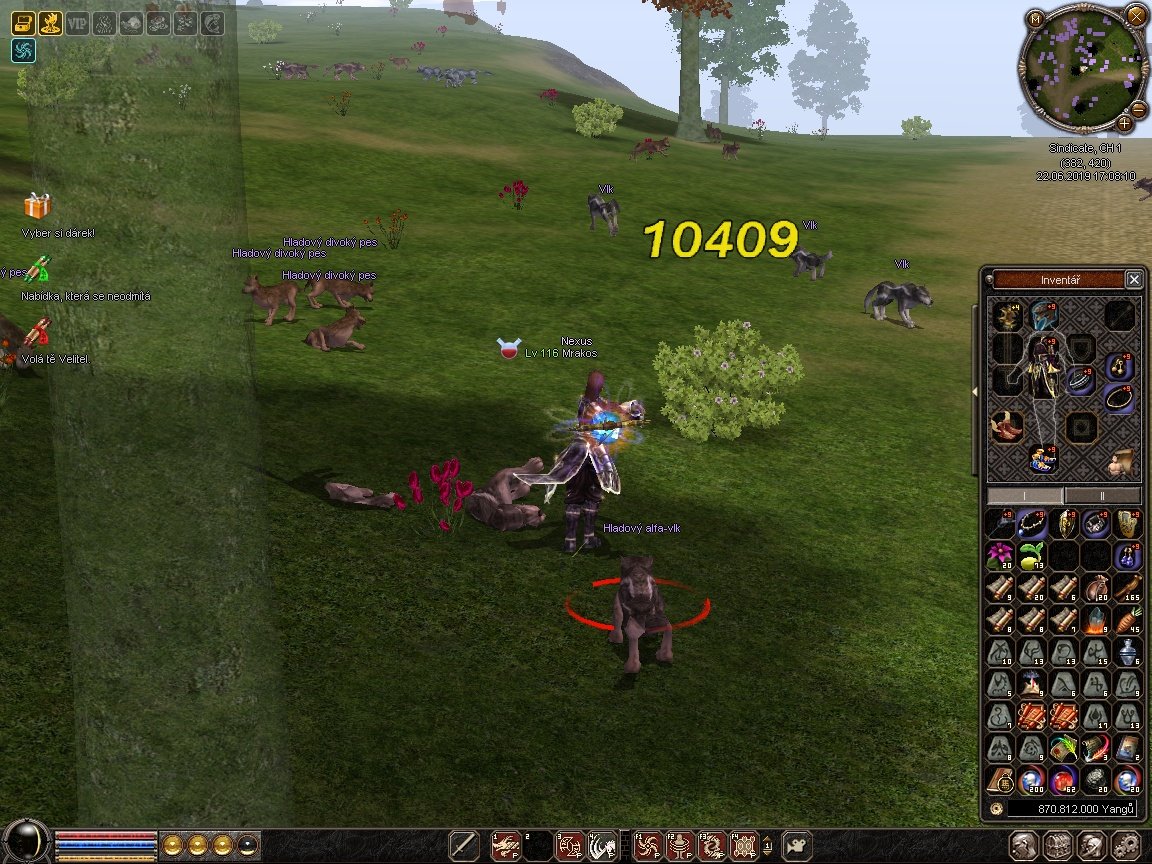The width and height of the screenshot is (1152, 864).
Task: Close the Inventář window
Action: [x=1133, y=280]
